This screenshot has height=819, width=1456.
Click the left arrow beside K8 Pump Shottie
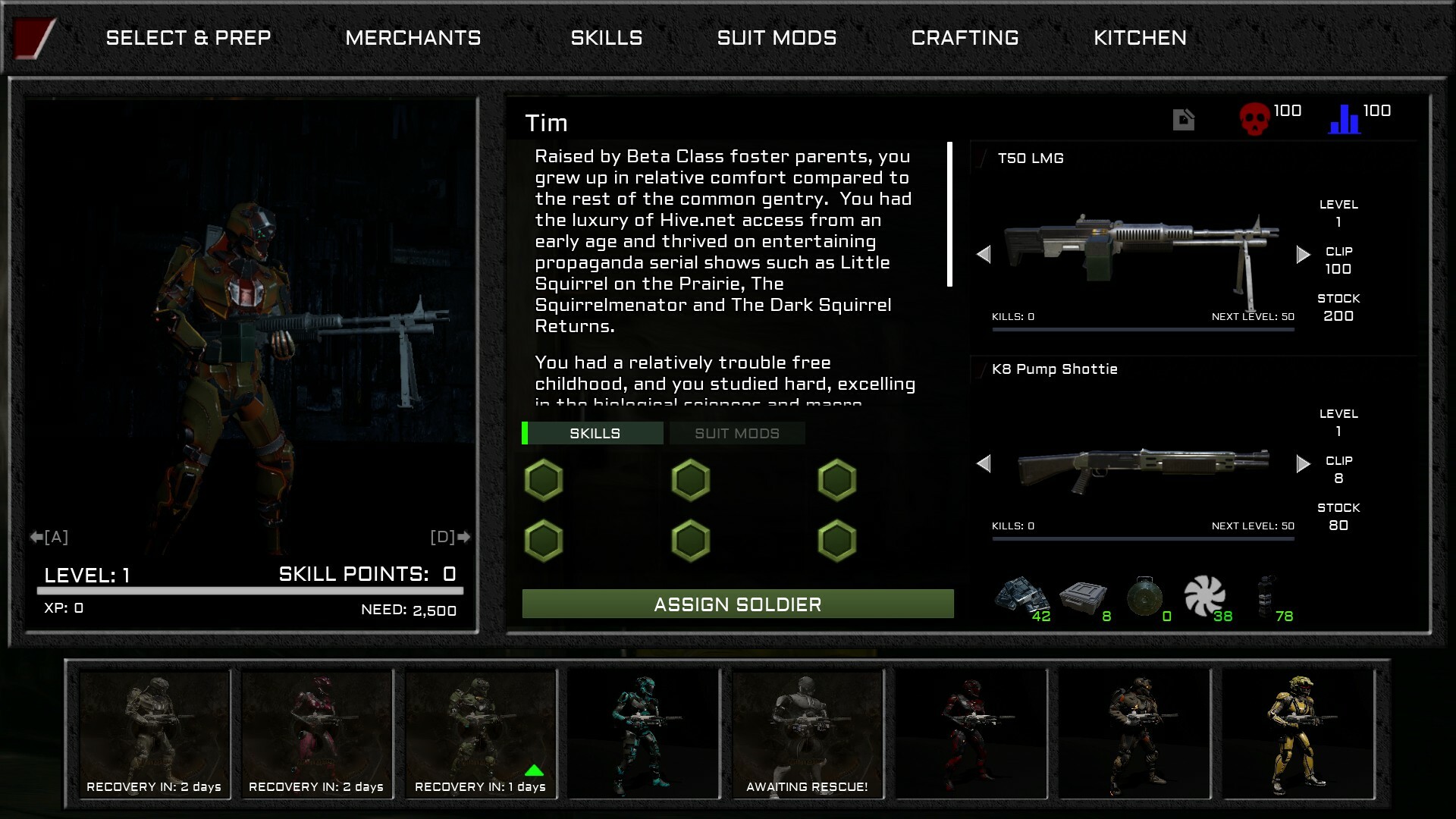[x=985, y=463]
